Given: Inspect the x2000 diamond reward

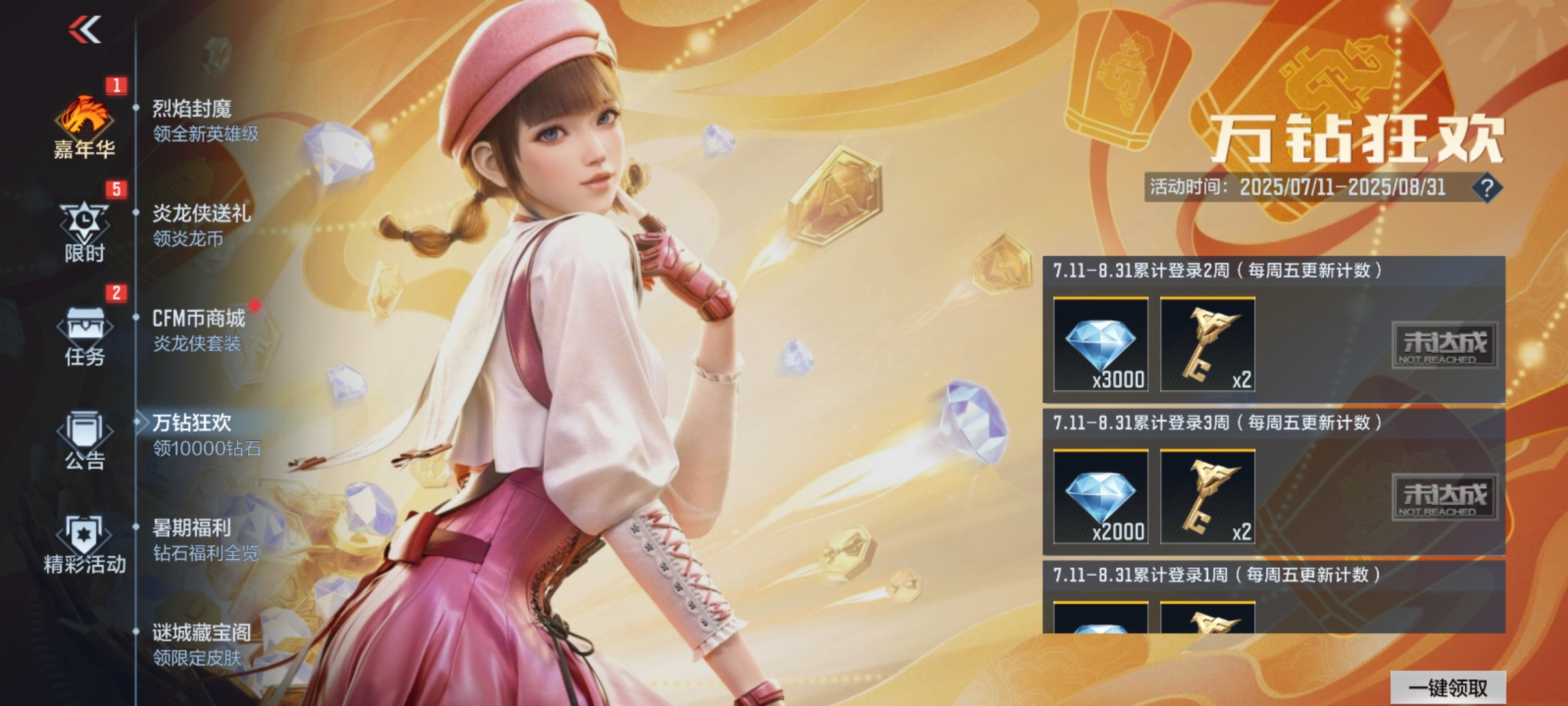Looking at the screenshot, I should (x=1101, y=497).
